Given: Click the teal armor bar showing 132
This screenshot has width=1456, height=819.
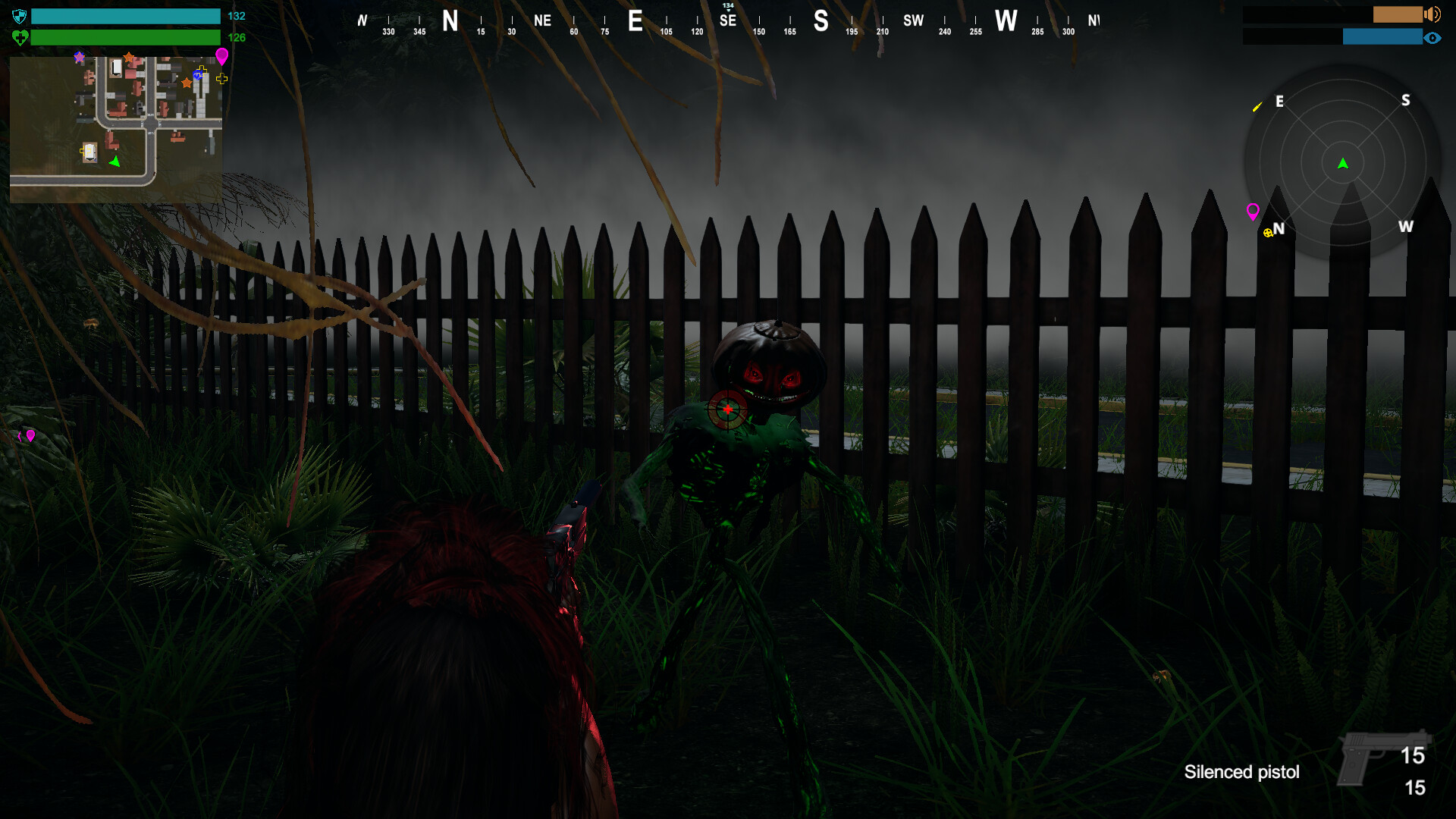Looking at the screenshot, I should point(125,15).
